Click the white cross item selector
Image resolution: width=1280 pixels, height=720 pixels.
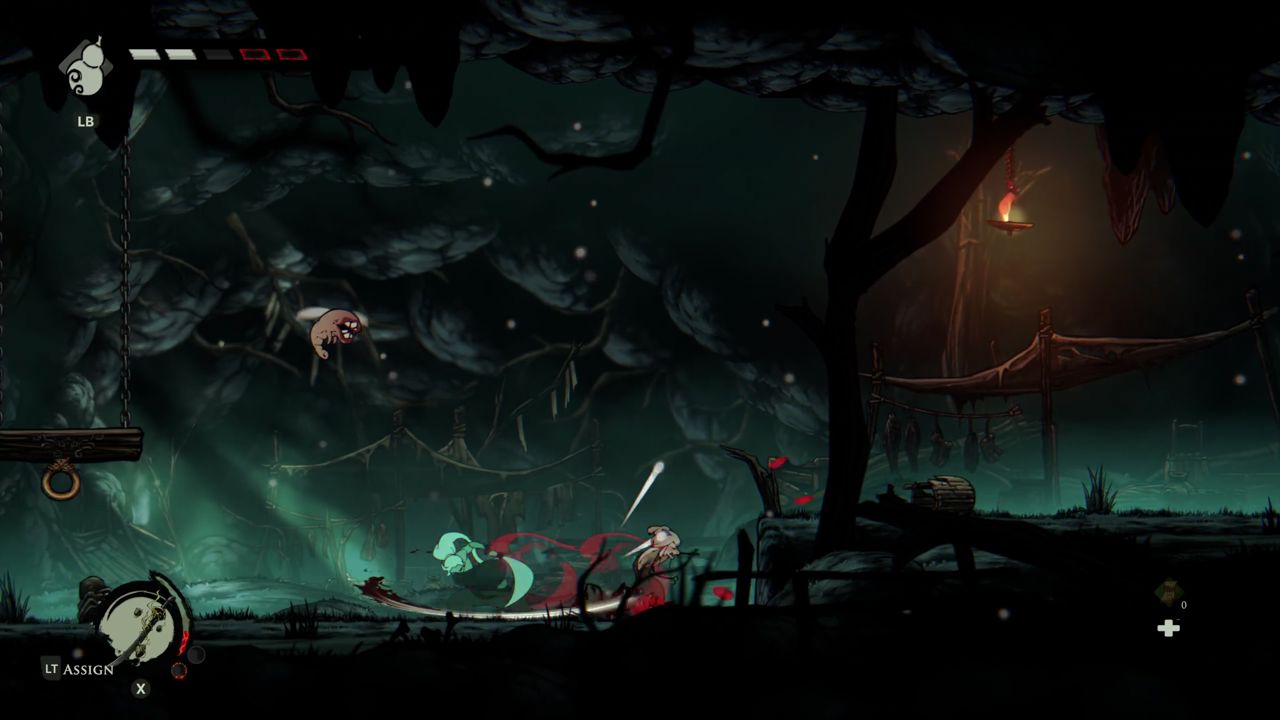pos(1167,628)
